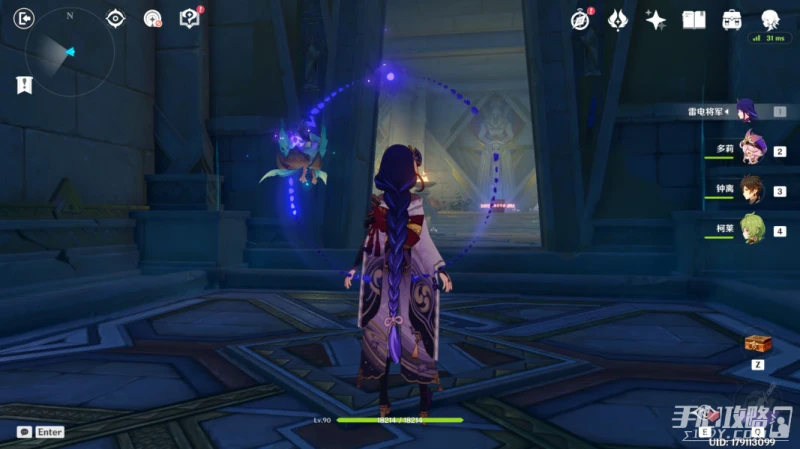
Task: Use the treasure chest gadget
Action: 757,344
